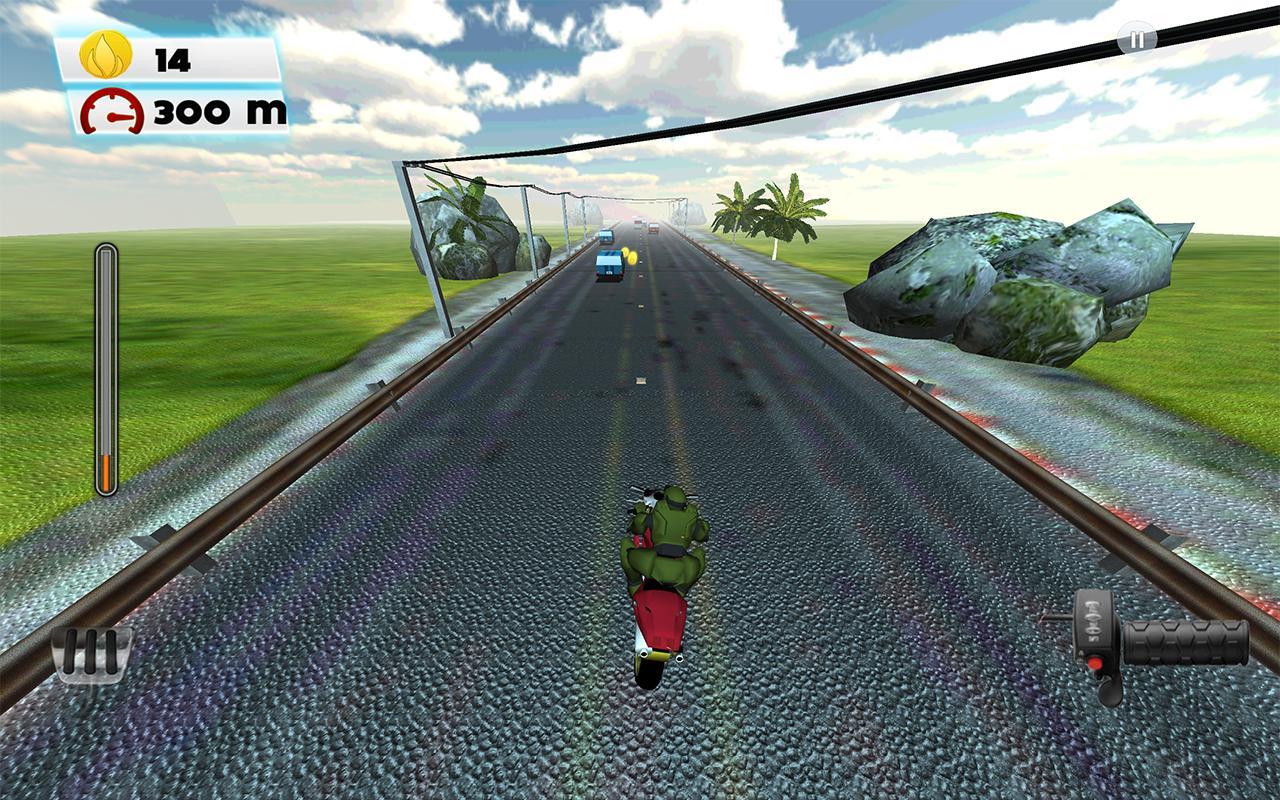Click the lower distance HUD panel

(175, 108)
